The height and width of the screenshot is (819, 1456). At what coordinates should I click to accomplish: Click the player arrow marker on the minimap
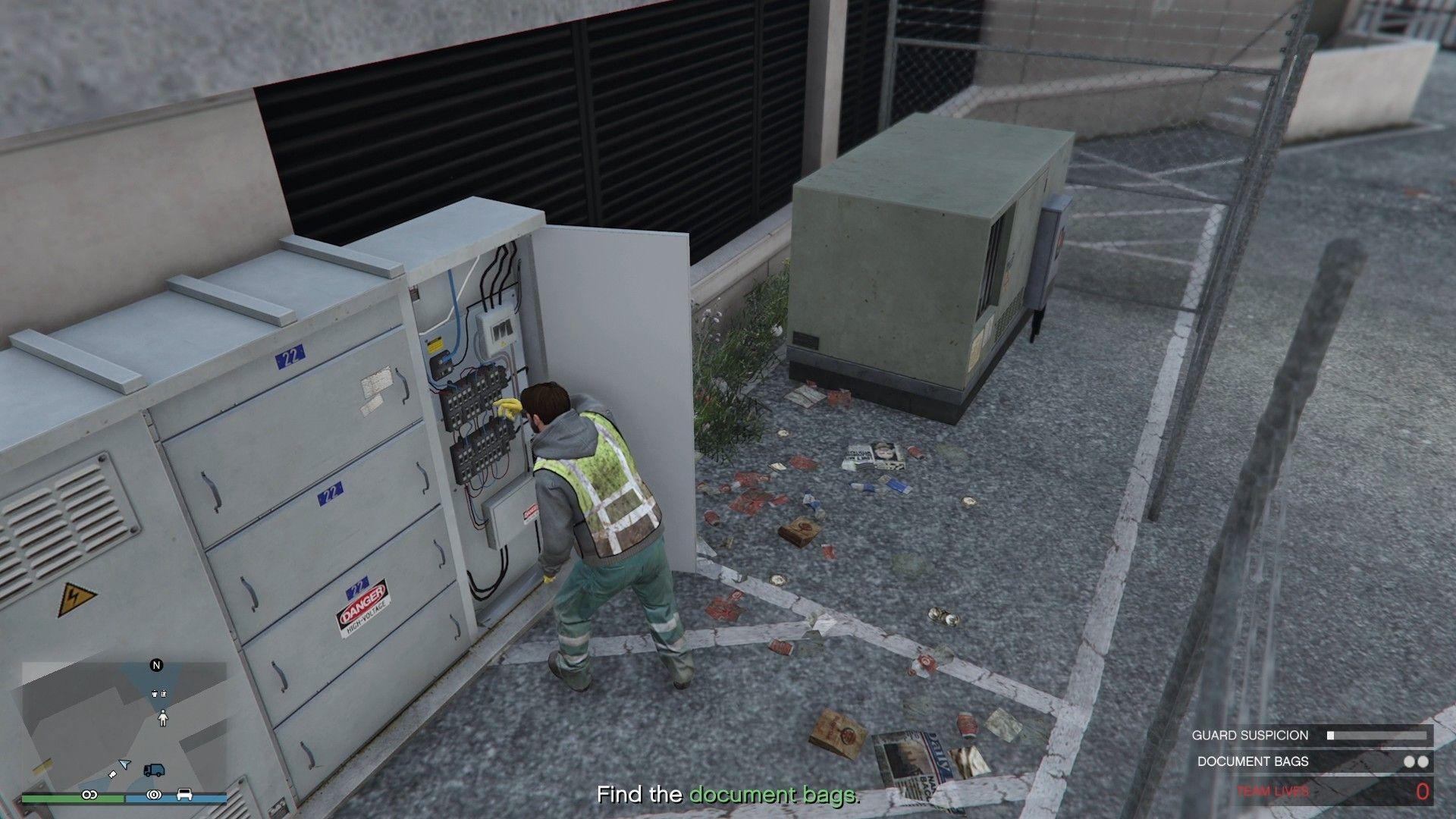(124, 764)
